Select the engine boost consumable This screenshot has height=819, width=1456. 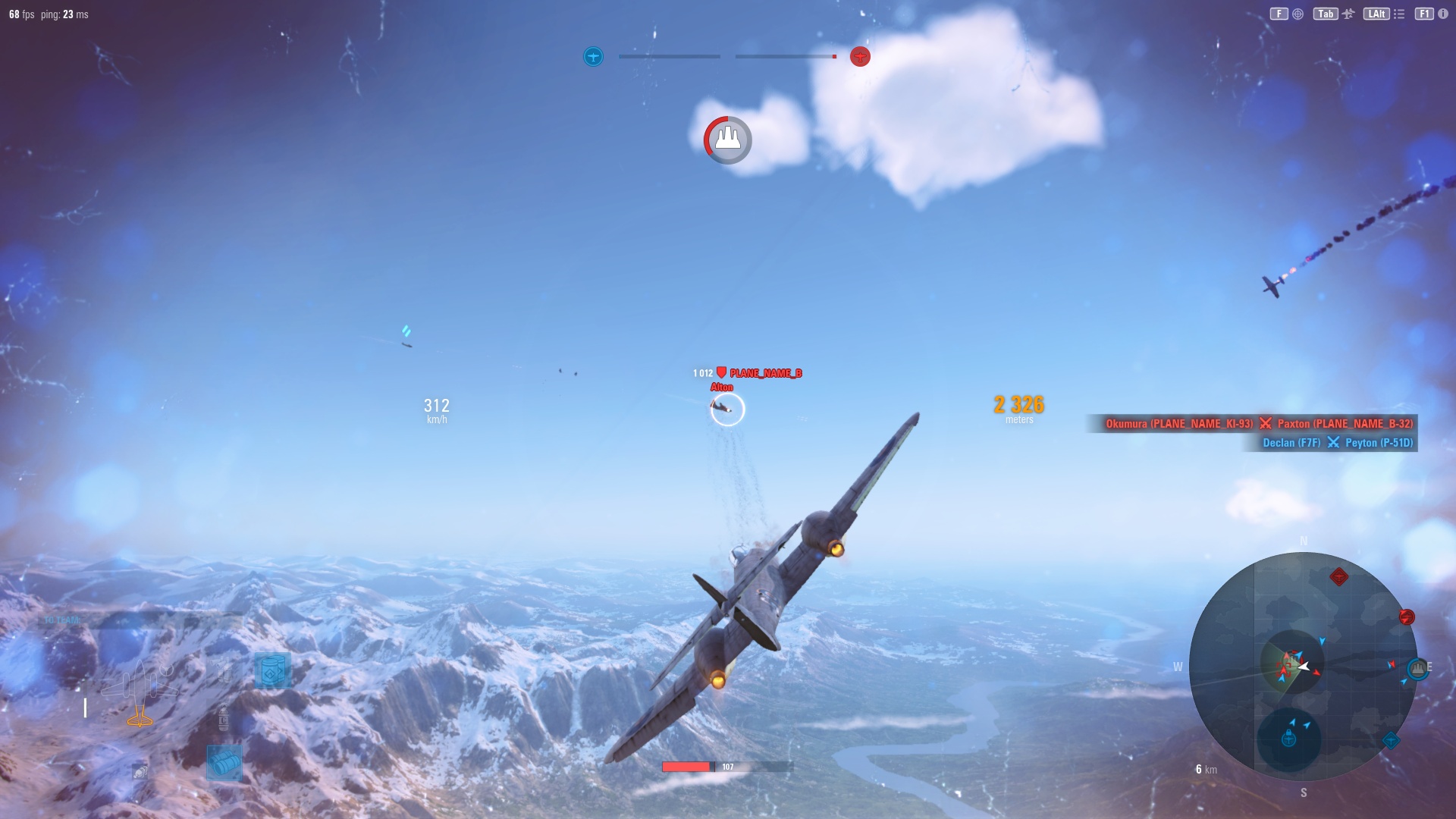[274, 670]
